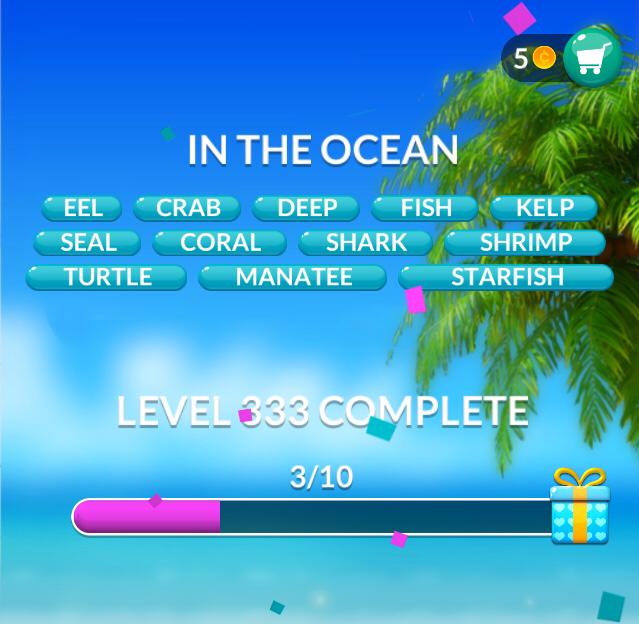Select the FISH word pill
The image size is (639, 624).
pos(426,208)
